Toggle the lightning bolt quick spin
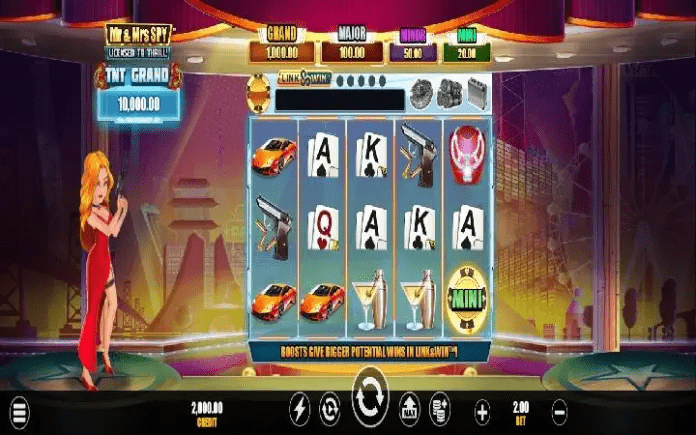This screenshot has width=696, height=435. click(x=299, y=410)
